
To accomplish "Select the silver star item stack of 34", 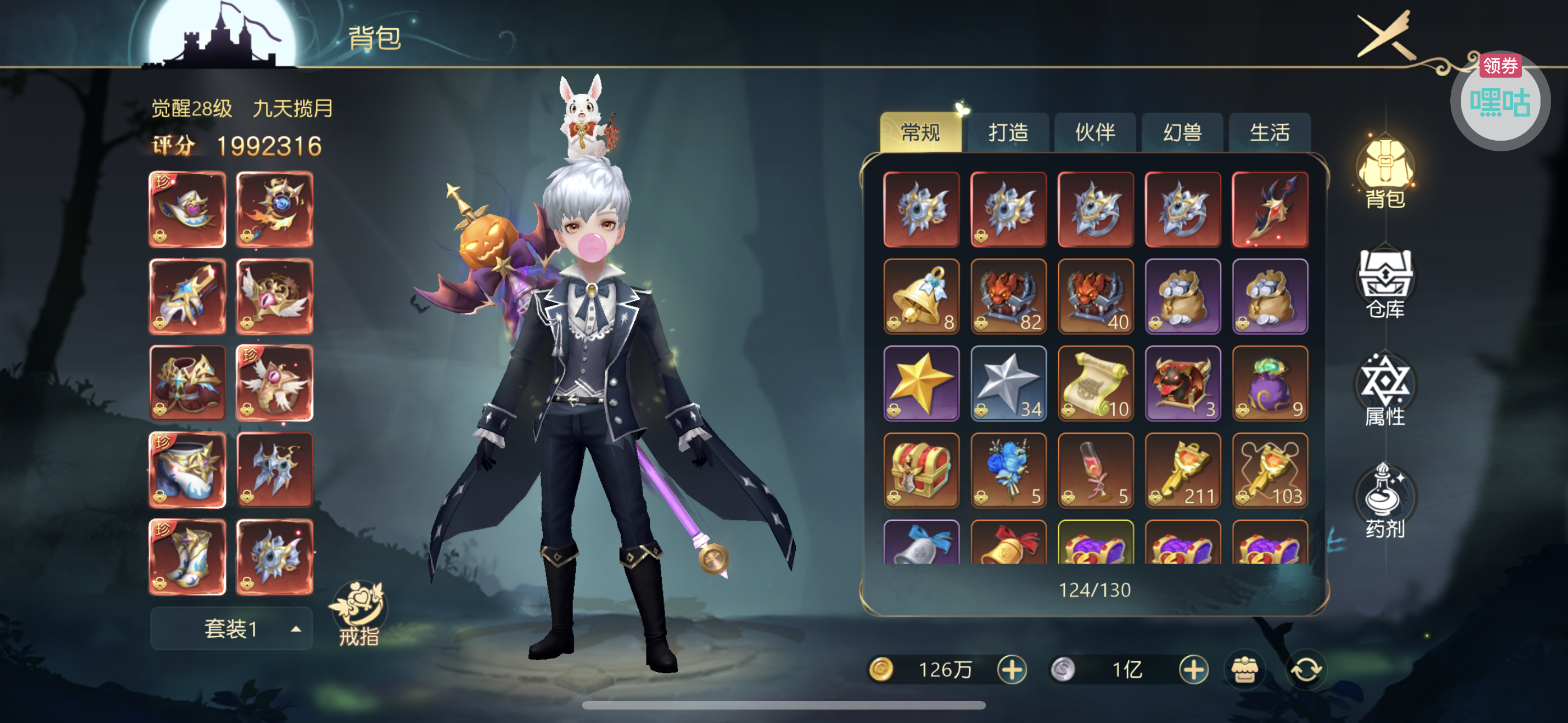I will coord(1008,383).
